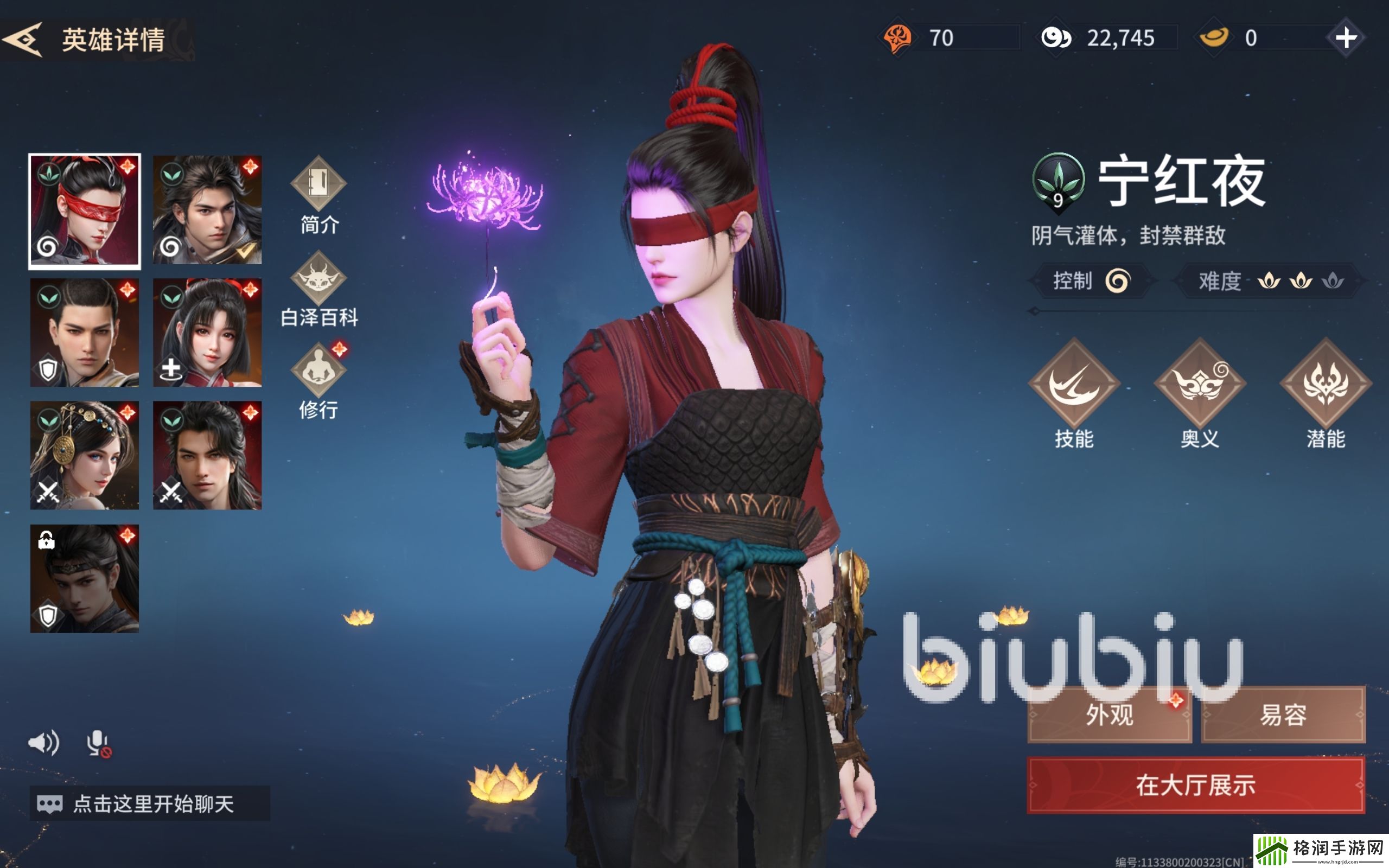The image size is (1389, 868).
Task: Open the 简介 hero introduction
Action: tap(318, 195)
